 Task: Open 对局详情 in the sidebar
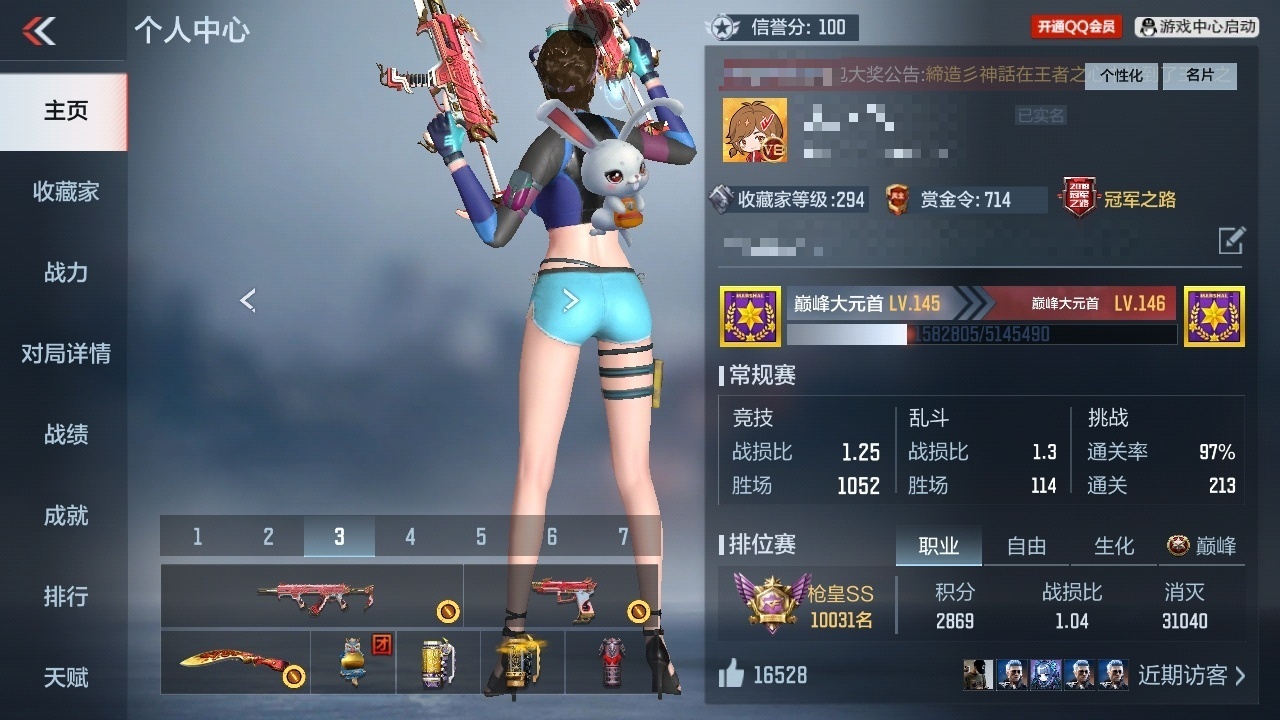click(65, 354)
